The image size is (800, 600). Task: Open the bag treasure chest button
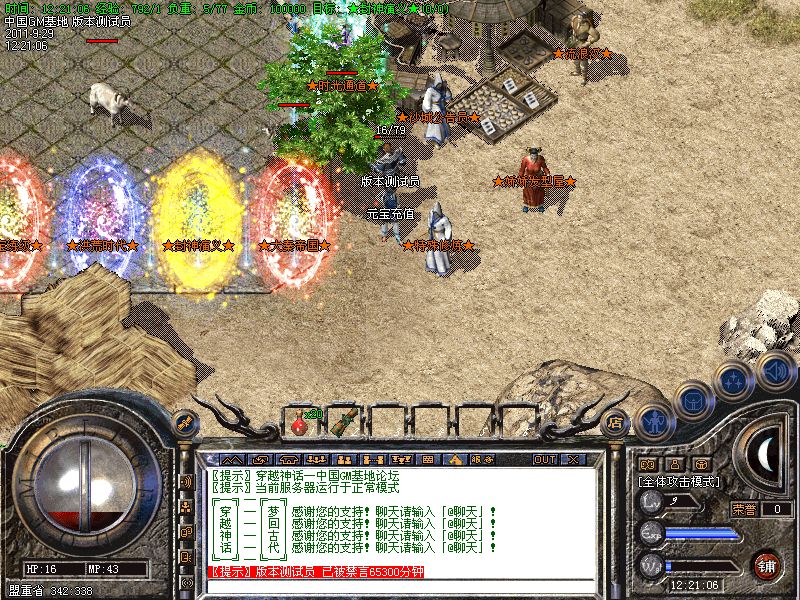692,399
